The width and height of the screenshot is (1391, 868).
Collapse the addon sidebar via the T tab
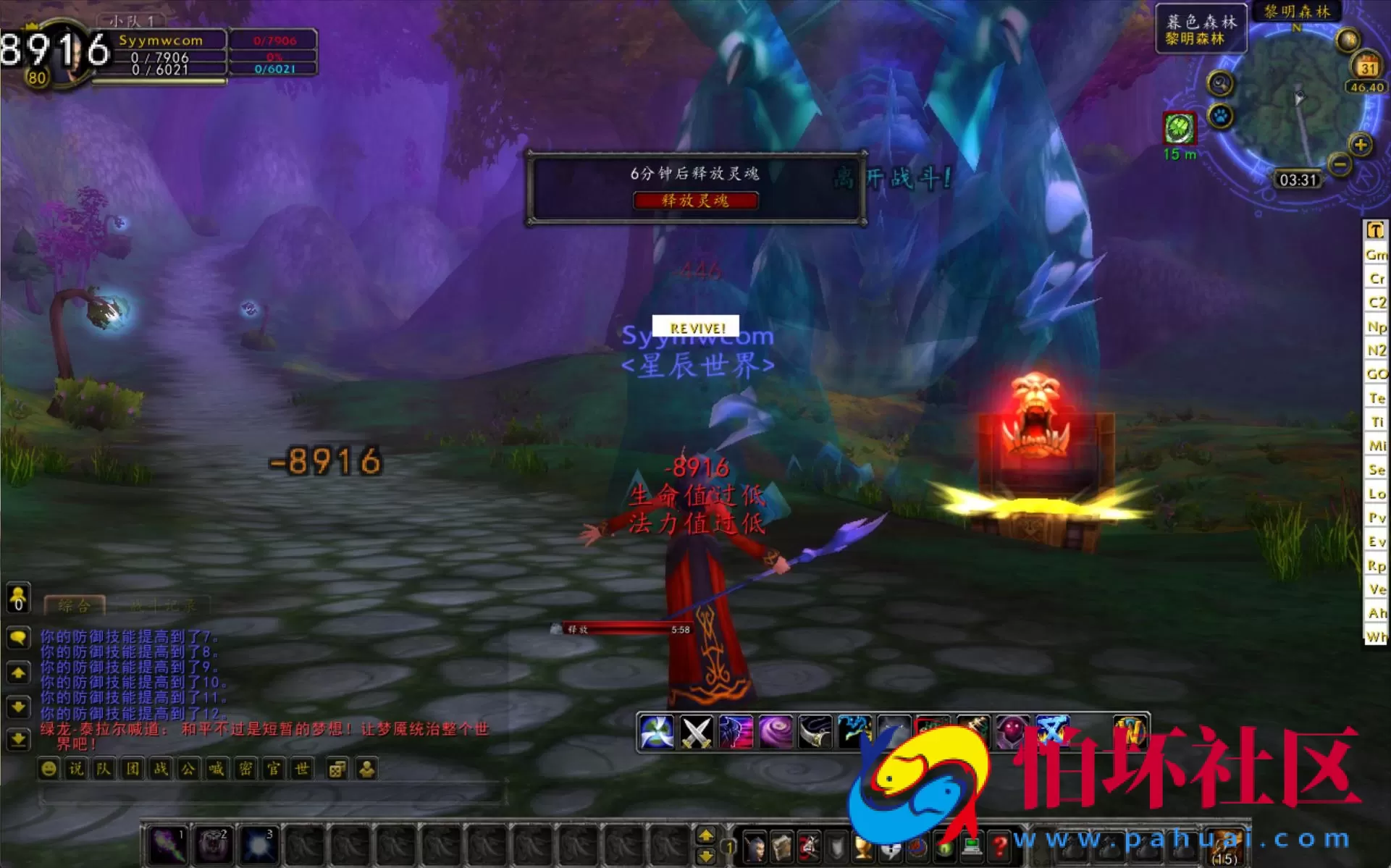pos(1375,230)
